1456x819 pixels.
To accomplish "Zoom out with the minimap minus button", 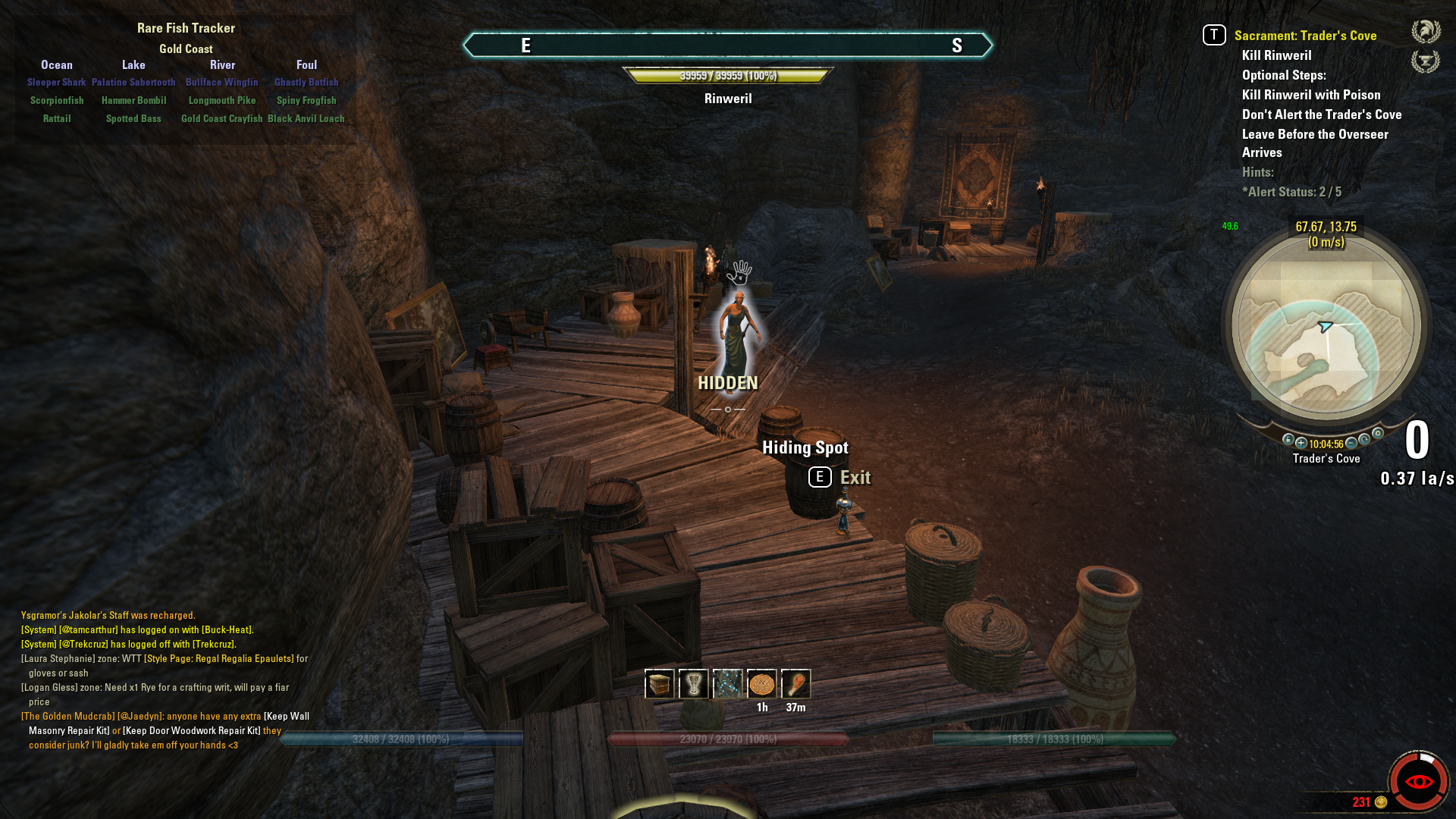I will click(x=1351, y=443).
